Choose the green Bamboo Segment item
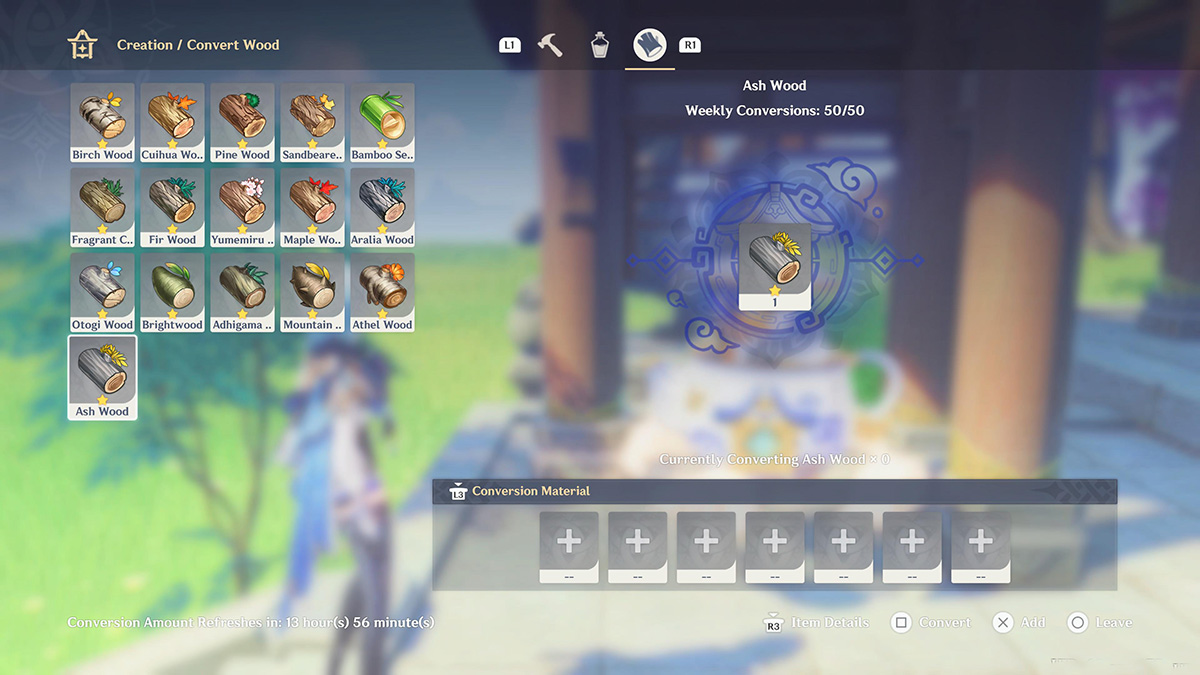1200x675 pixels. [x=382, y=122]
